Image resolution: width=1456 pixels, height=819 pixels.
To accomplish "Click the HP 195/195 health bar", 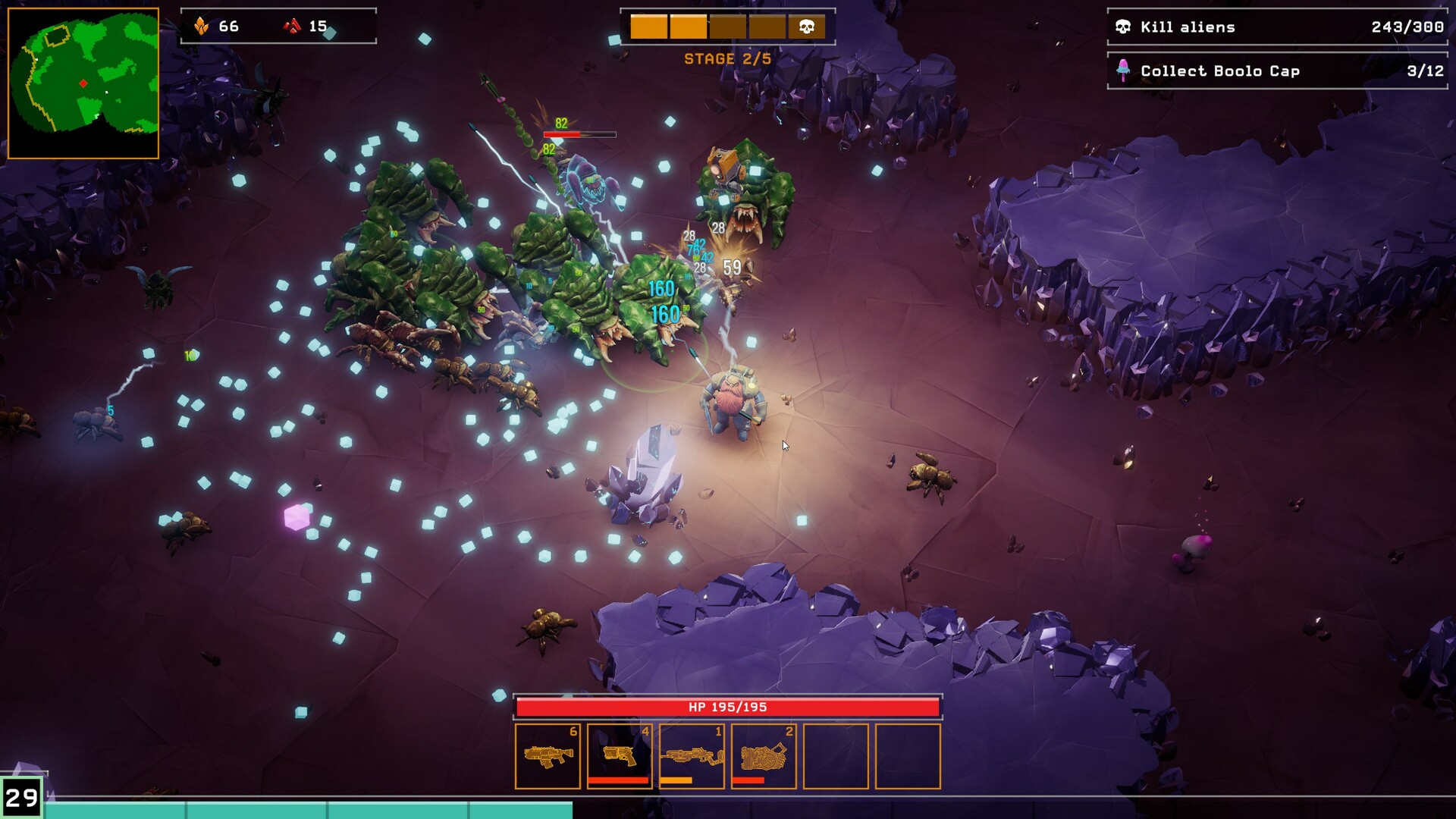I will coord(728,706).
